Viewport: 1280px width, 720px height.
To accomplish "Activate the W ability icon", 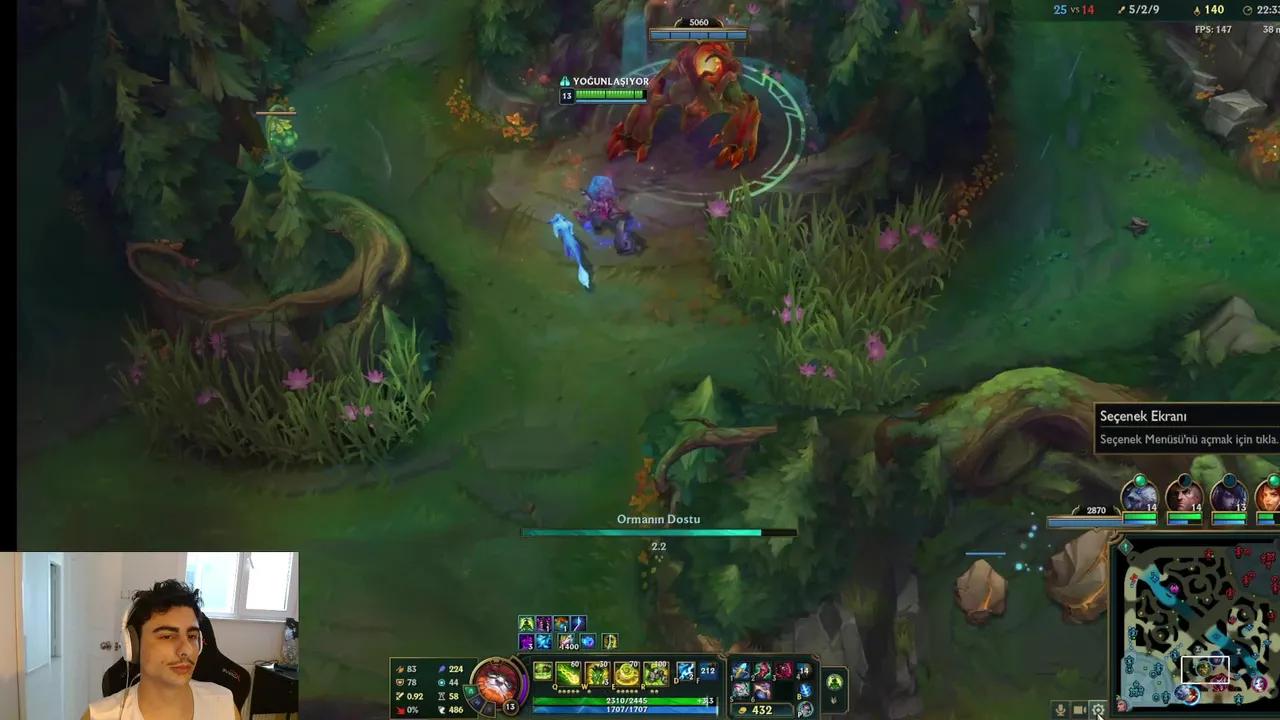I will coord(595,673).
